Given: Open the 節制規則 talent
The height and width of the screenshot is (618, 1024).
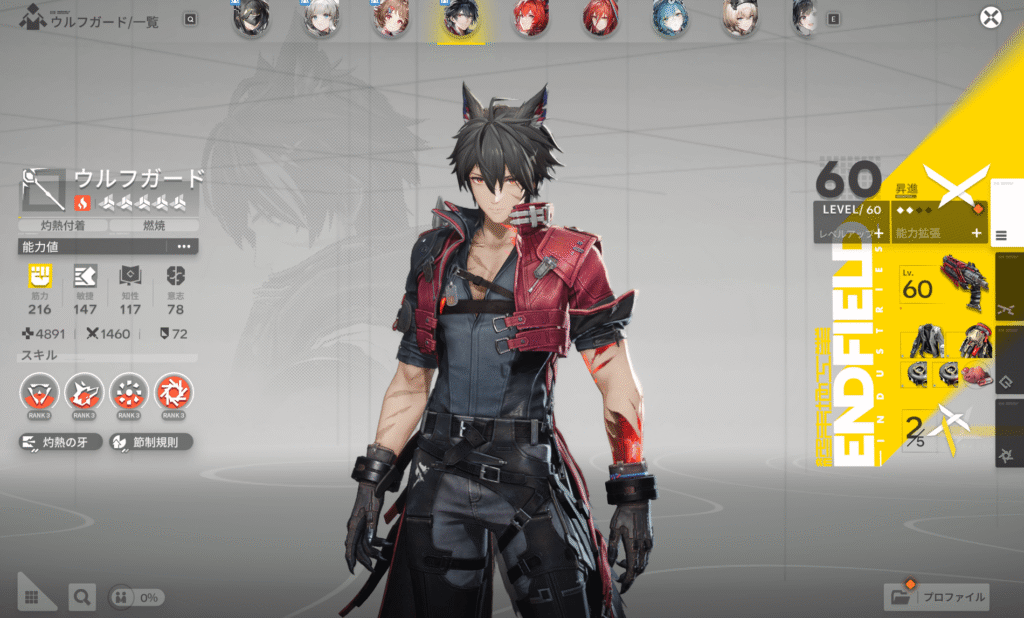Looking at the screenshot, I should pyautogui.click(x=150, y=442).
